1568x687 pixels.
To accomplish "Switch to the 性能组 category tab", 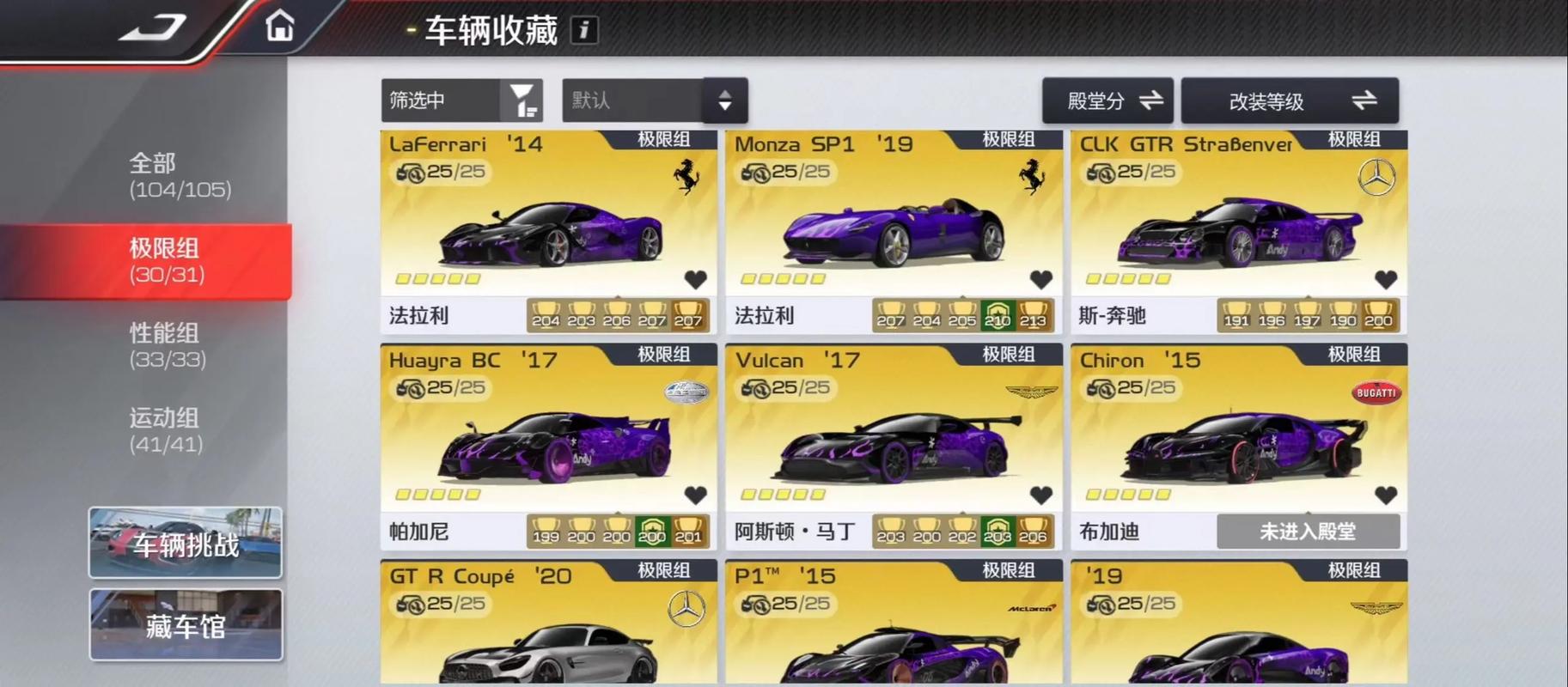I will pos(163,346).
